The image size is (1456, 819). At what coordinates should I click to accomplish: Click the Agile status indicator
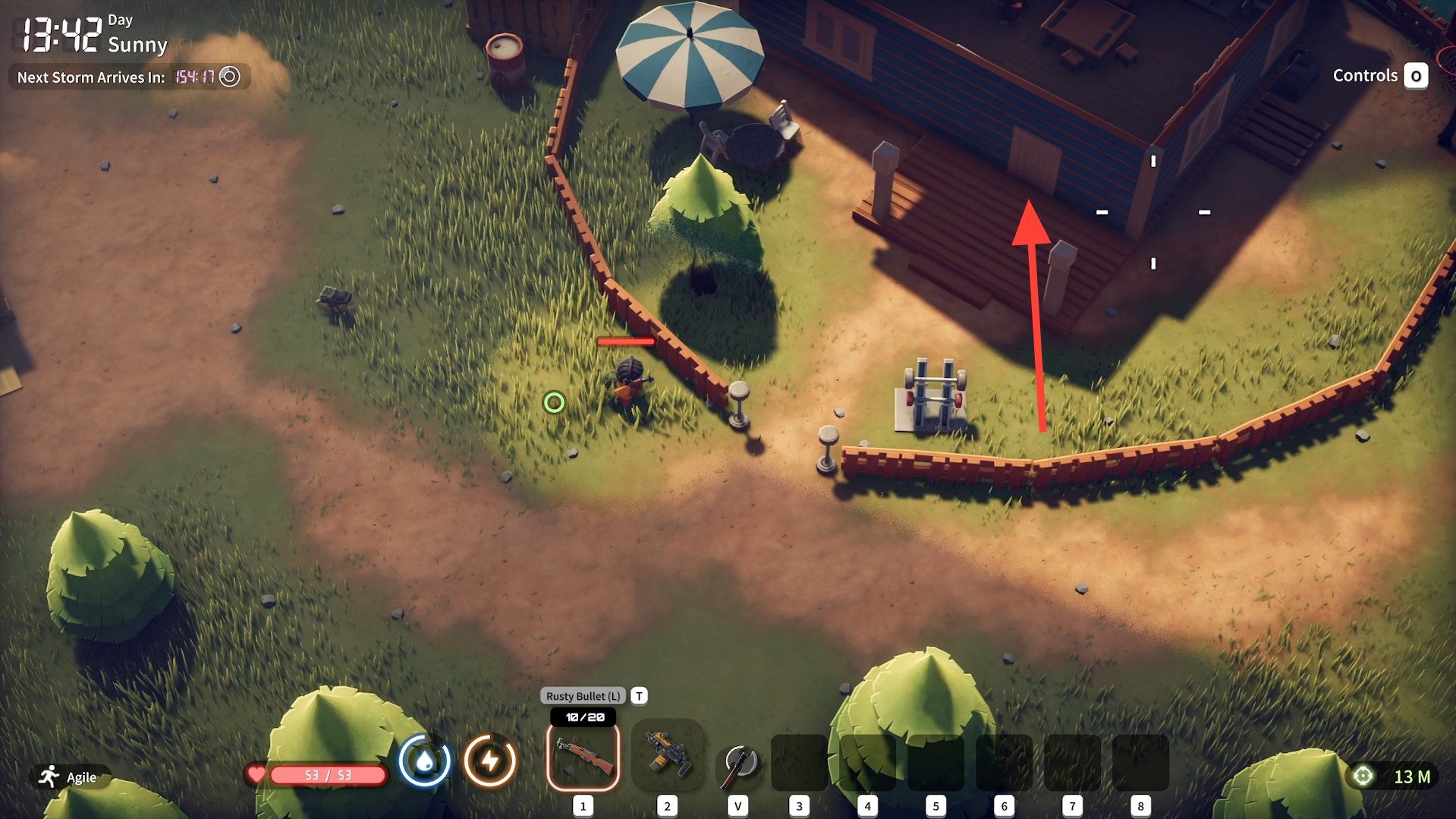tap(70, 776)
